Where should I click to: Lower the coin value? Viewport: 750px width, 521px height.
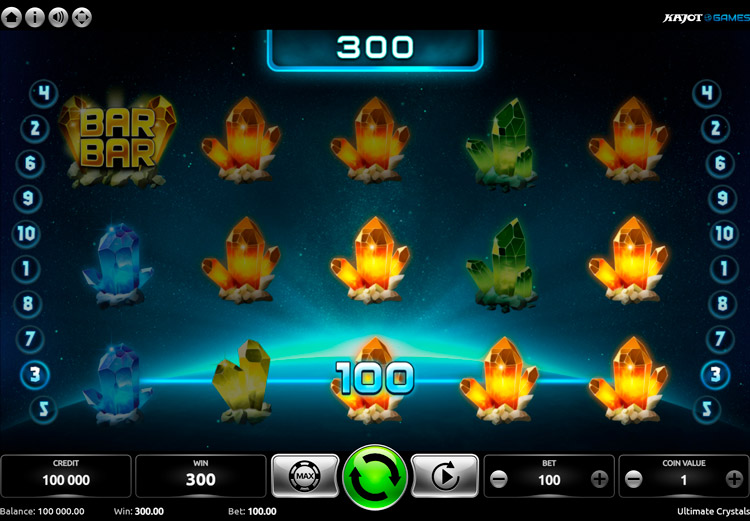tap(634, 479)
